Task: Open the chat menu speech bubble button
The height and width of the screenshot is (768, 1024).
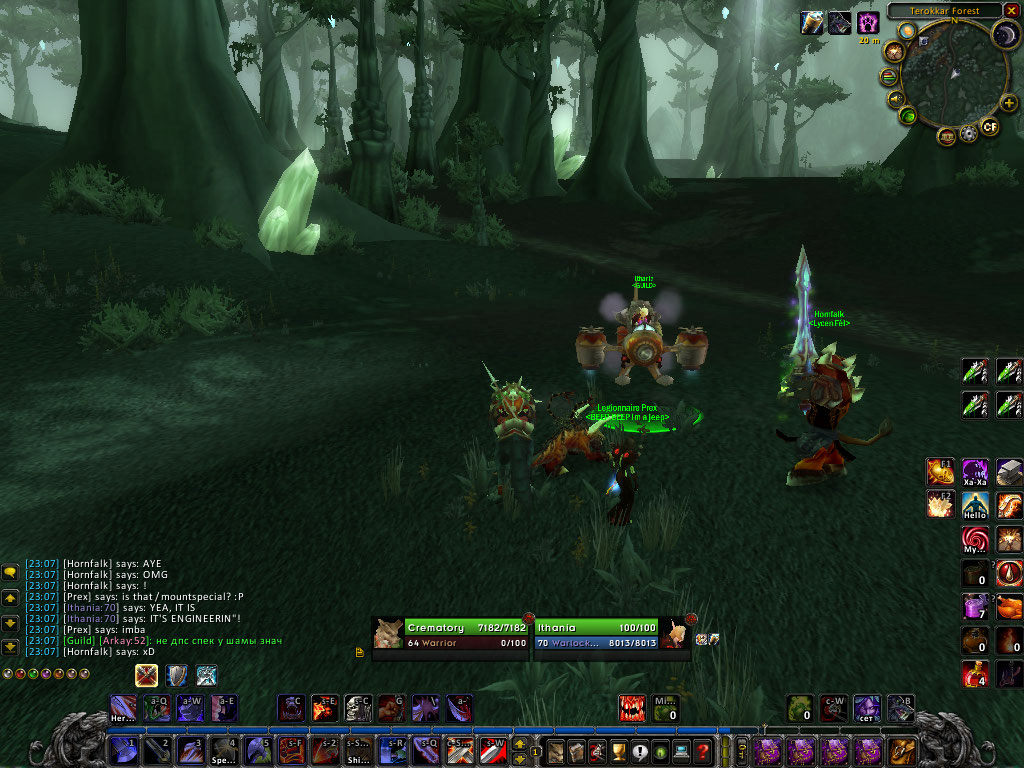Action: (x=11, y=572)
